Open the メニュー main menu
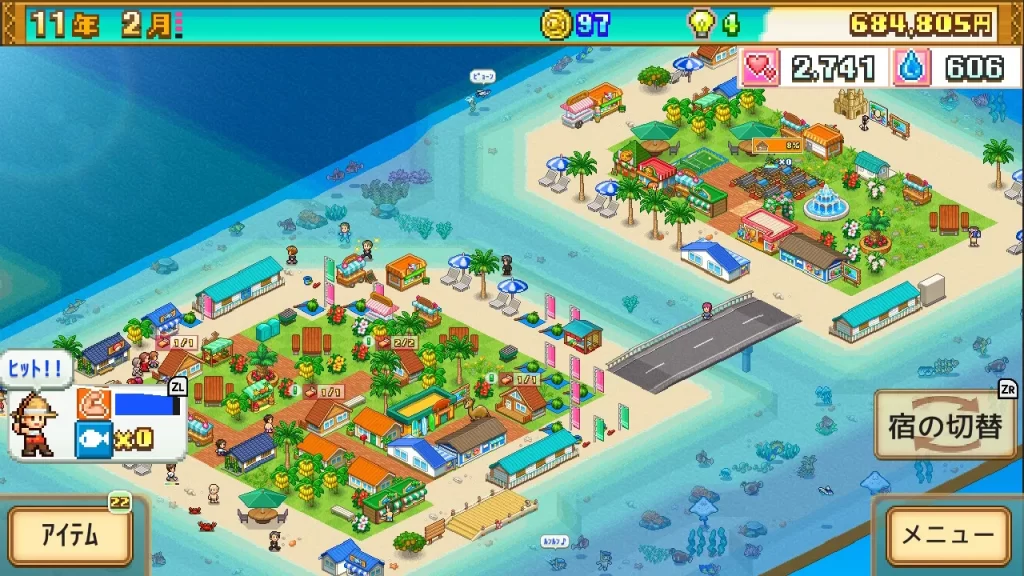 pos(948,534)
